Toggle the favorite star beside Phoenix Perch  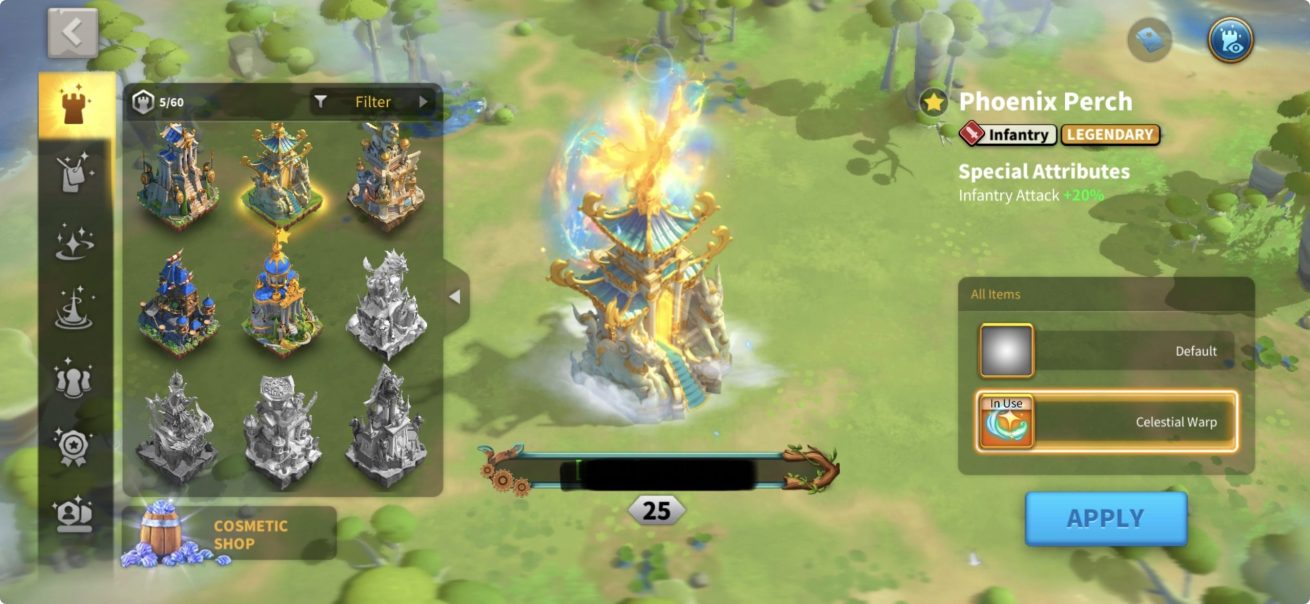click(x=934, y=102)
